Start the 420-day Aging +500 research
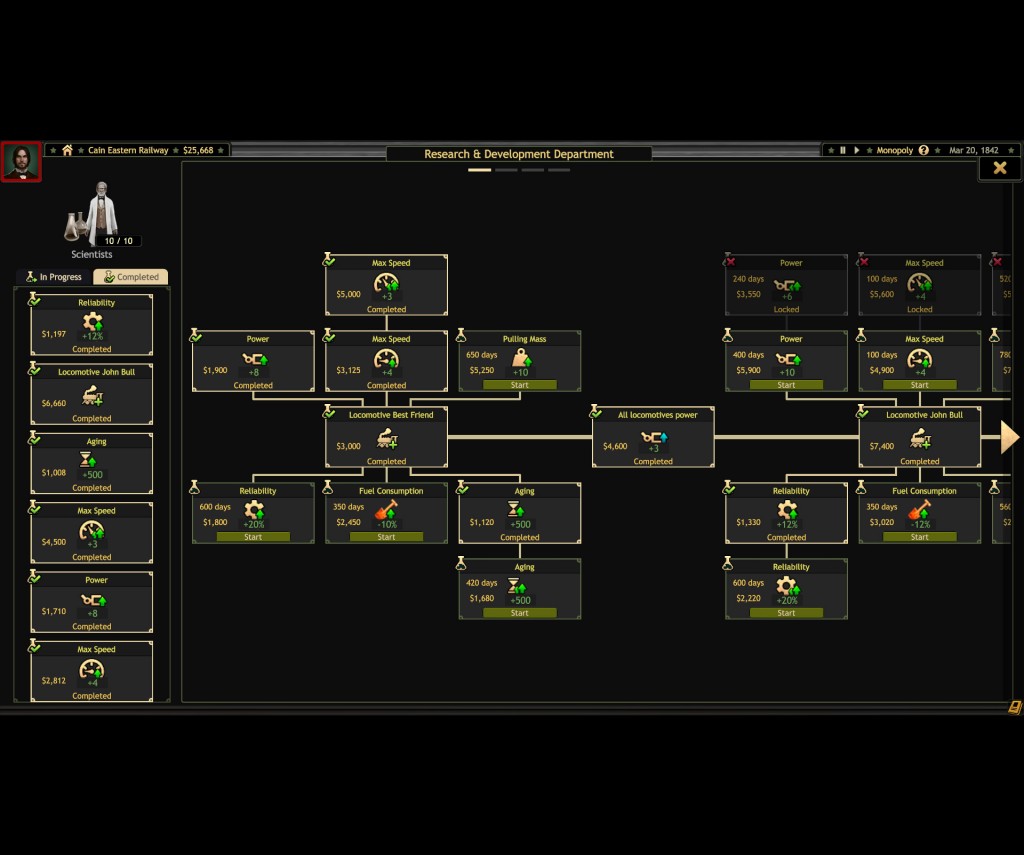The image size is (1024, 855). click(x=520, y=613)
